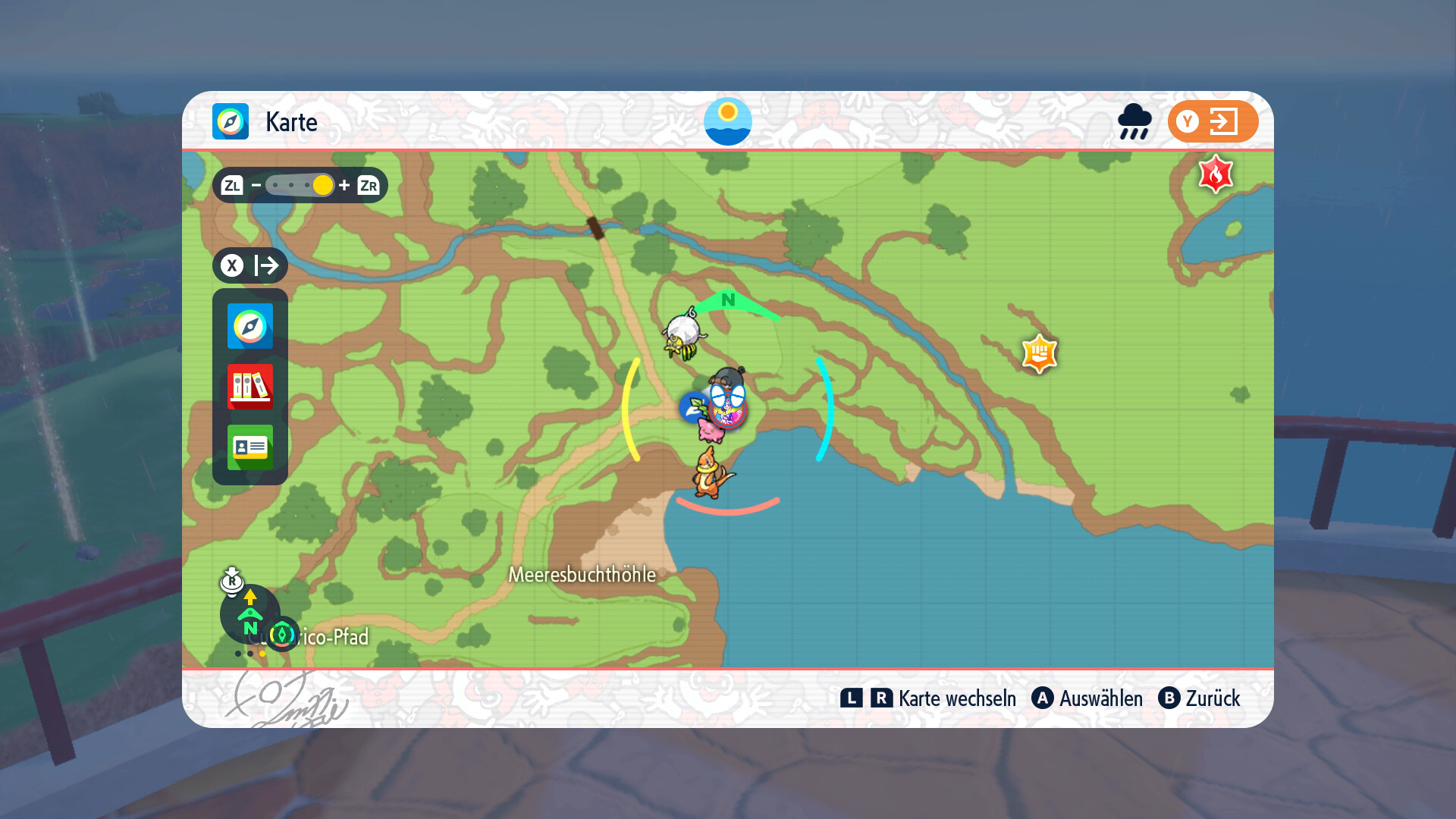Open the trainer profile card icon
Image resolution: width=1456 pixels, height=819 pixels.
(x=250, y=447)
